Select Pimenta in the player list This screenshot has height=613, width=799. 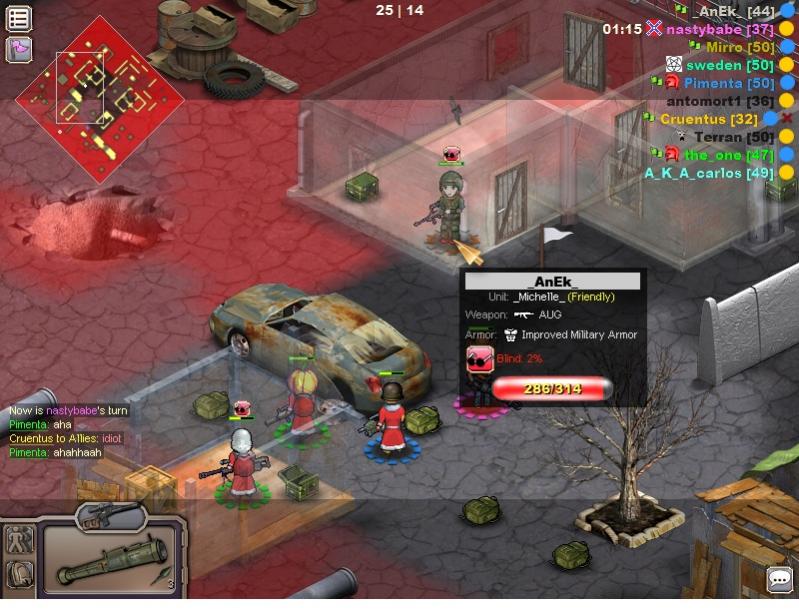(729, 83)
